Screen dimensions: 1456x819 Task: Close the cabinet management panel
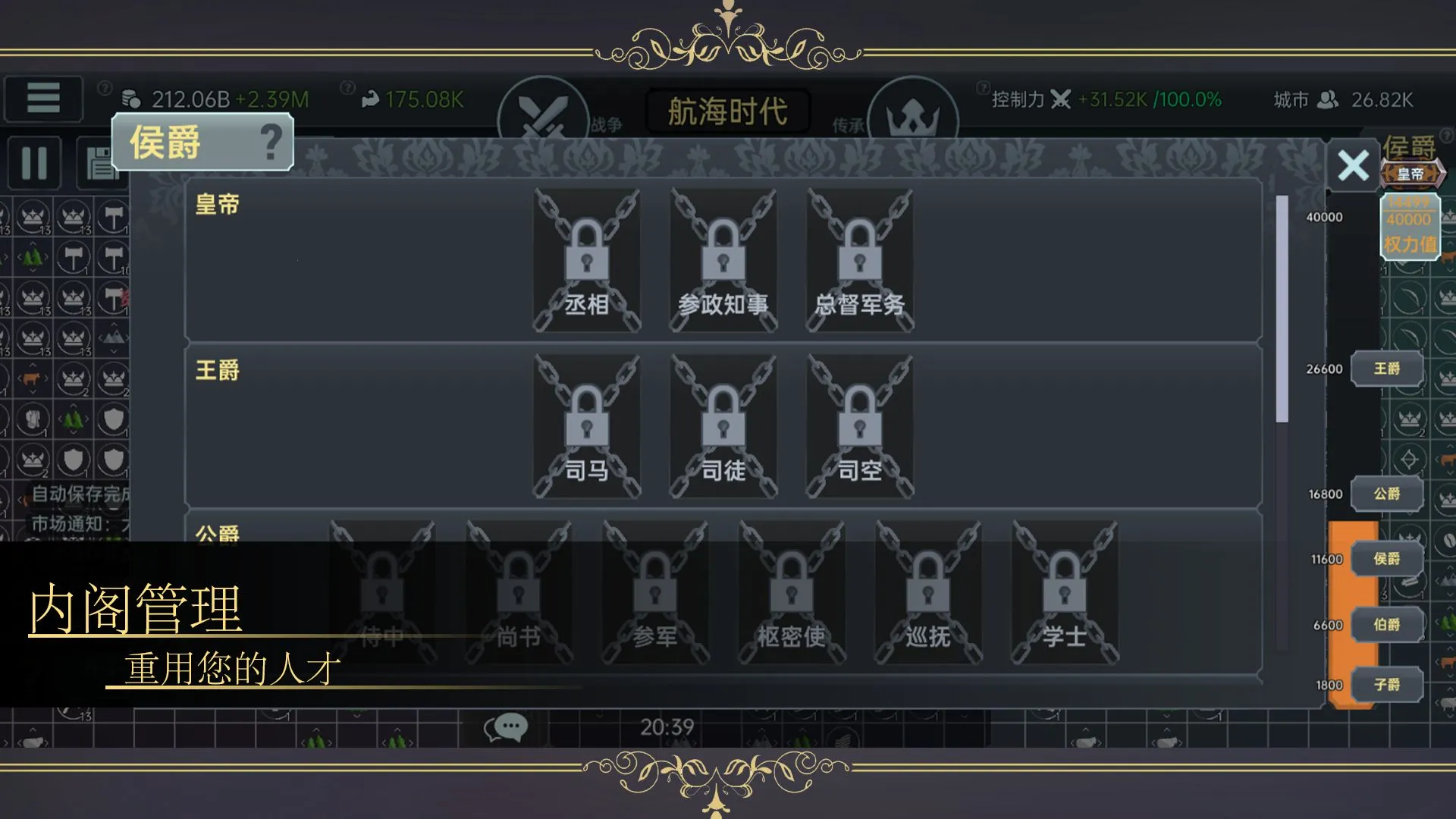click(1353, 165)
